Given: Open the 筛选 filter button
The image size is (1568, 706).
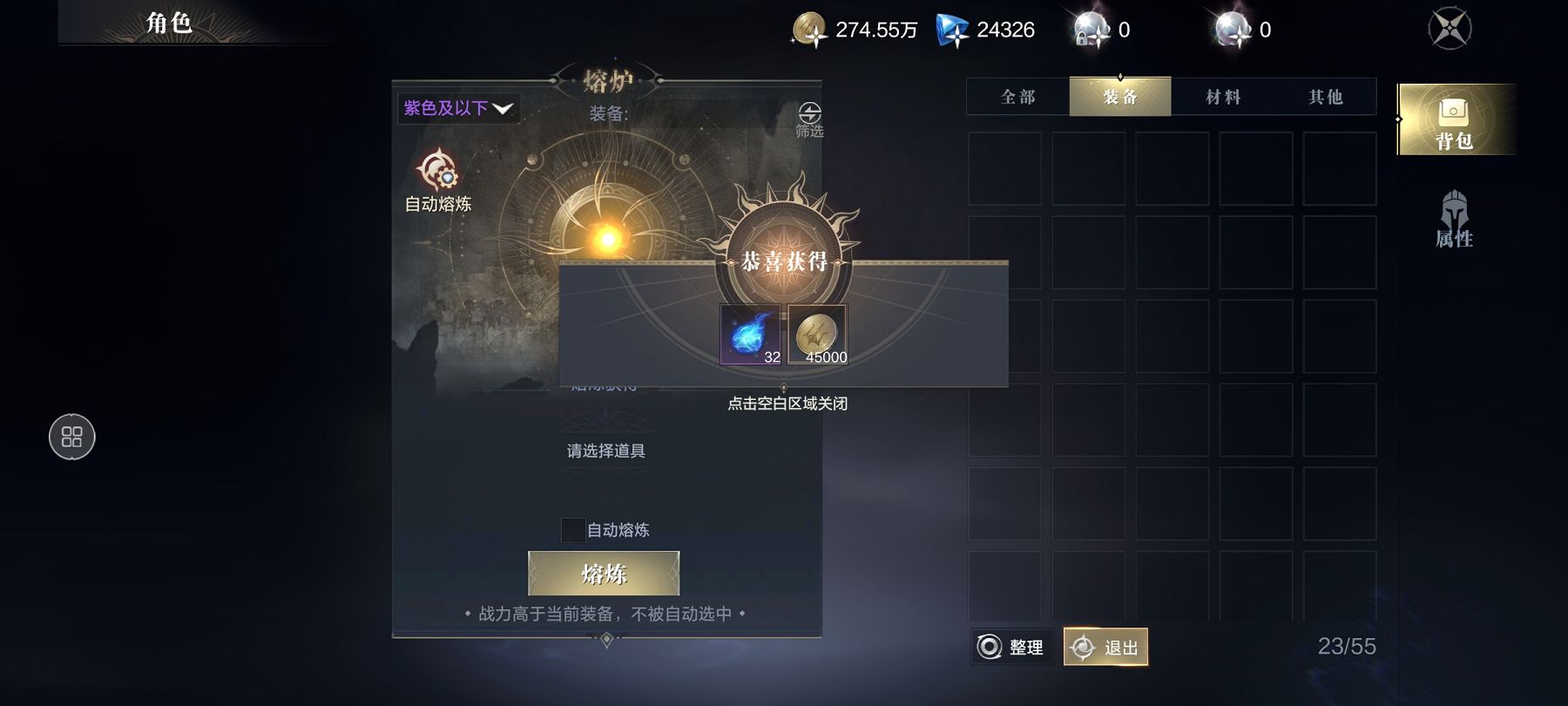Looking at the screenshot, I should tap(809, 119).
